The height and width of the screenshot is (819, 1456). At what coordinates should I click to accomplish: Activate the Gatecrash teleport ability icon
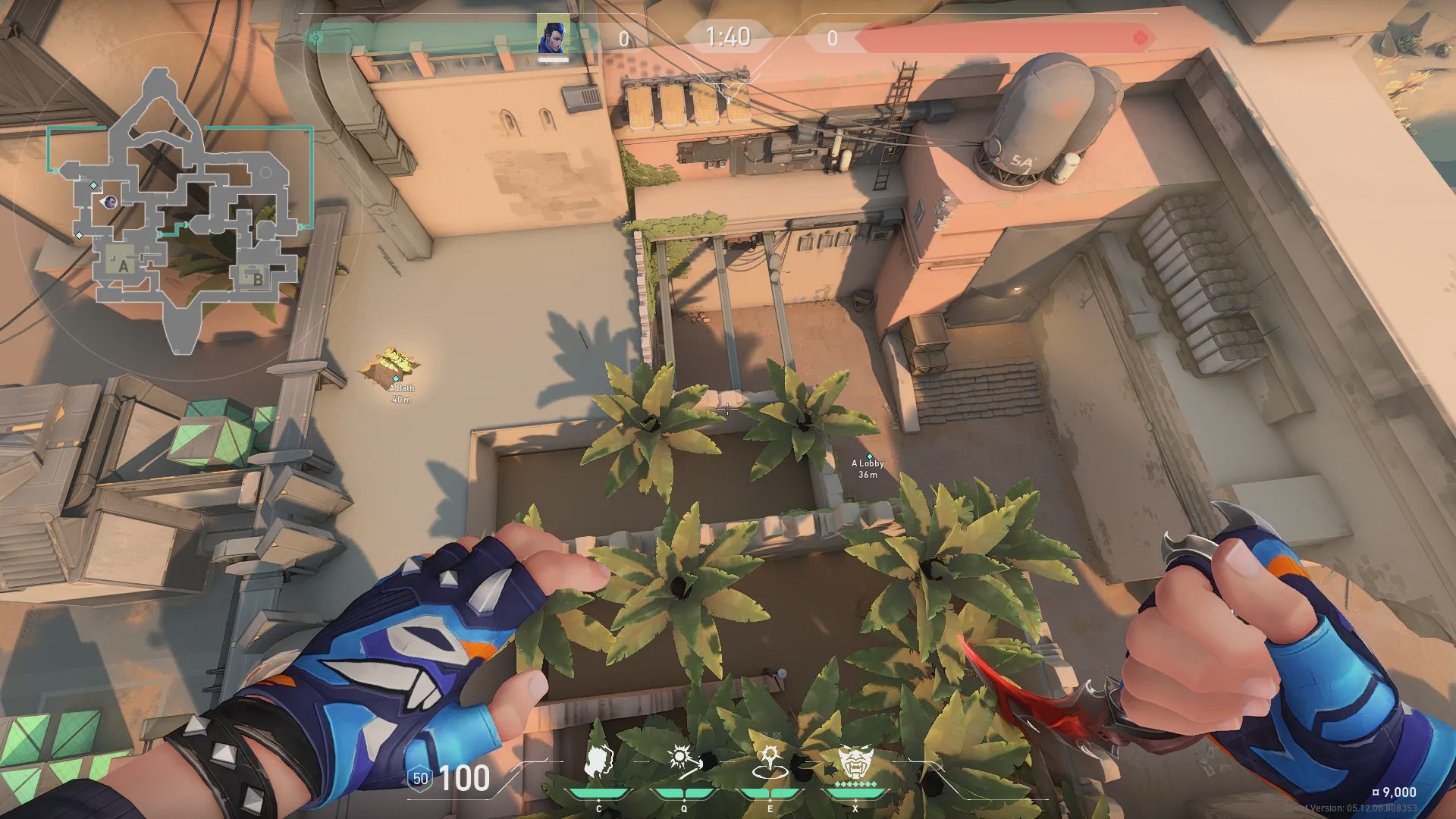click(x=770, y=761)
